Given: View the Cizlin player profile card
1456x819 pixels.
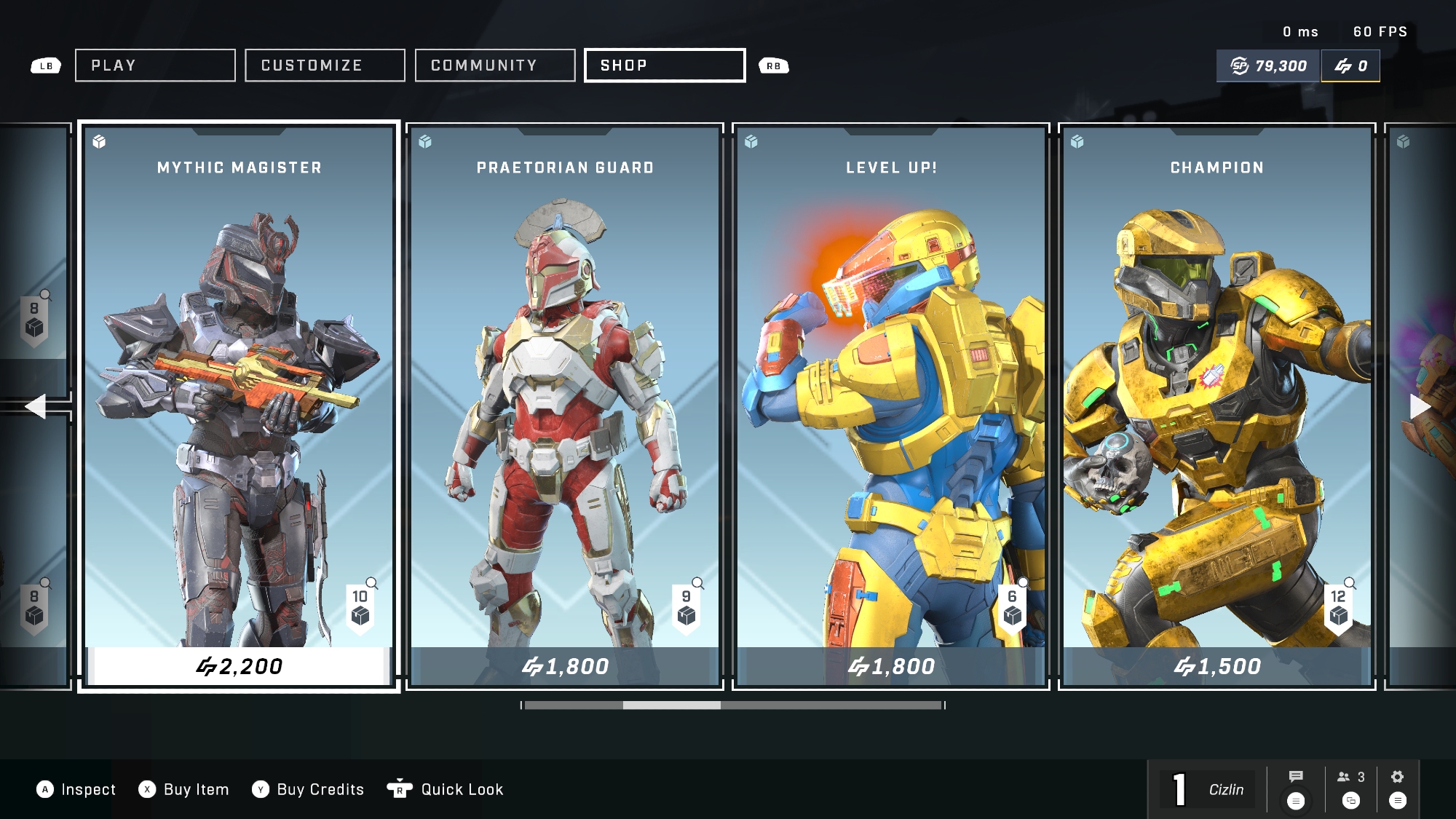Looking at the screenshot, I should 1208,789.
